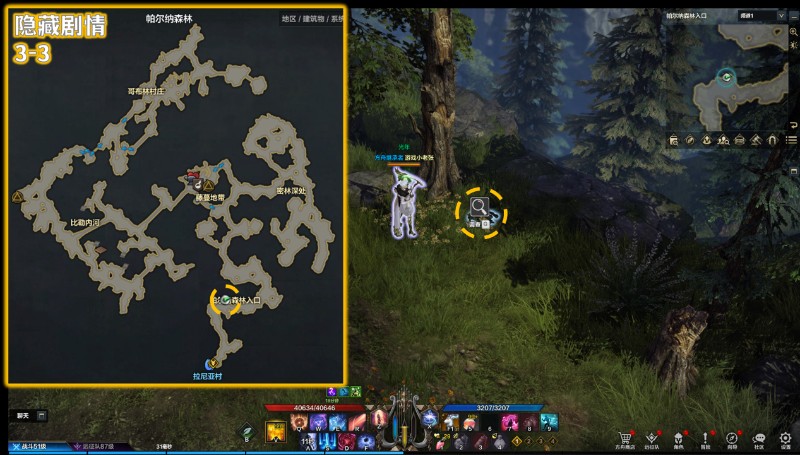The height and width of the screenshot is (455, 800).
Task: Open the shop cart icon
Action: 625,438
